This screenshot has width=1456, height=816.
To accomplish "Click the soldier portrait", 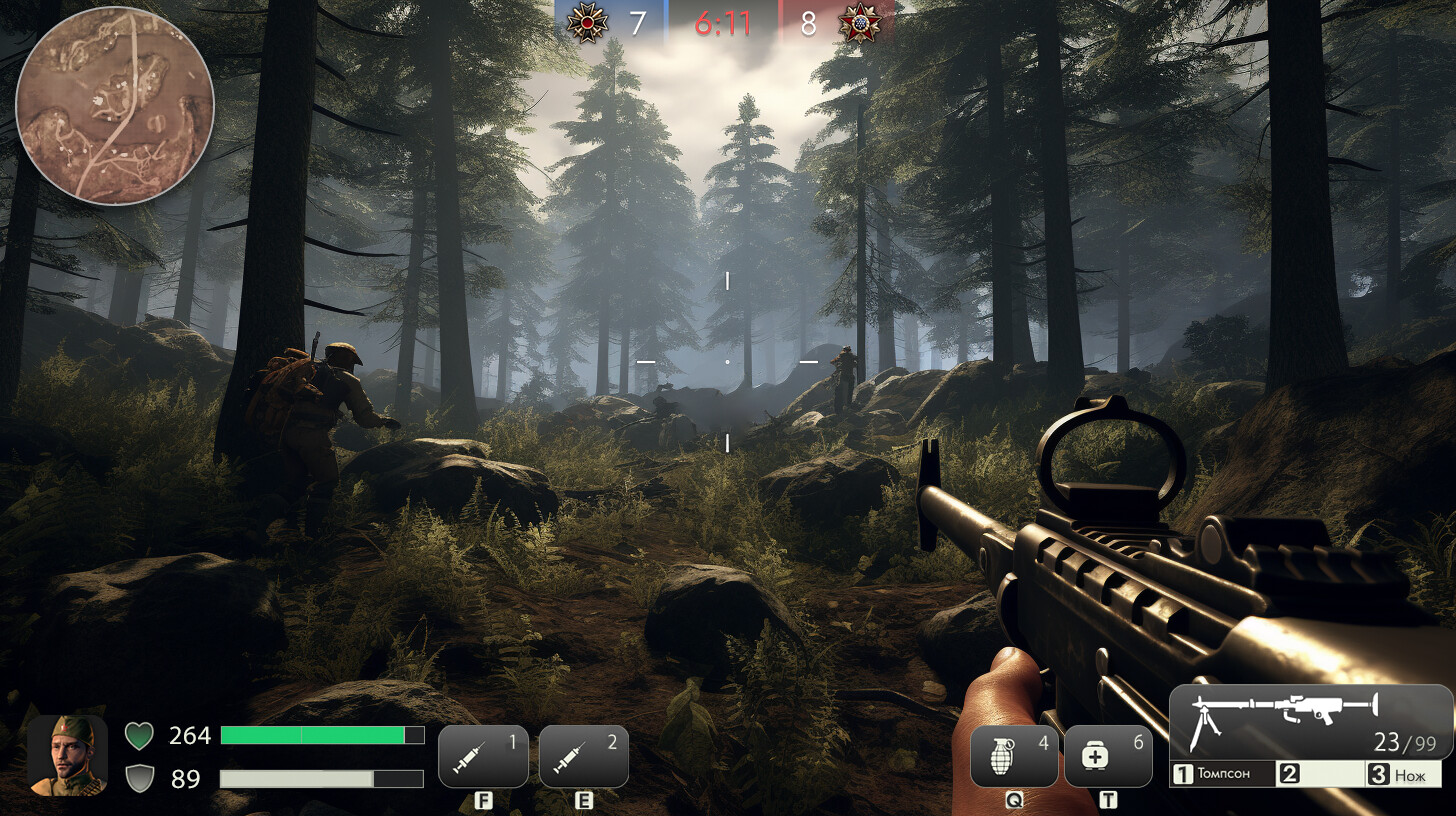I will (67, 755).
